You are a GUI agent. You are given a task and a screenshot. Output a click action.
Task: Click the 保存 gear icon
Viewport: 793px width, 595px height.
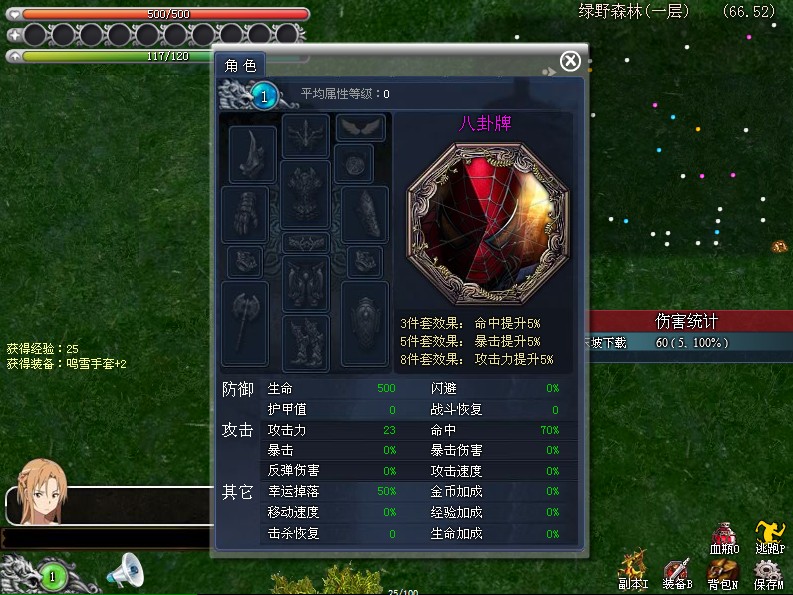click(768, 572)
